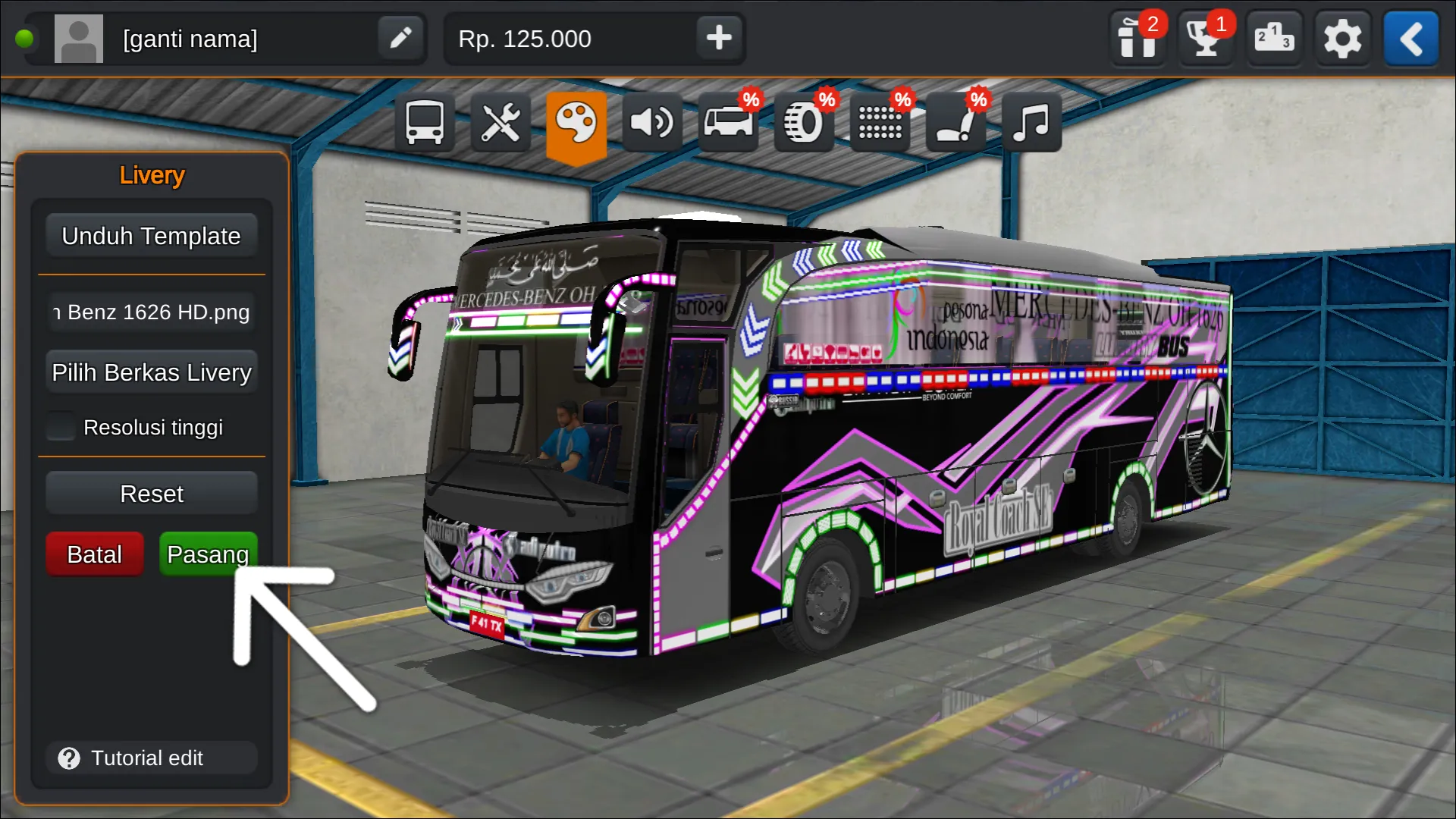Open the wheel and tire tab
The image size is (1456, 819).
point(803,123)
